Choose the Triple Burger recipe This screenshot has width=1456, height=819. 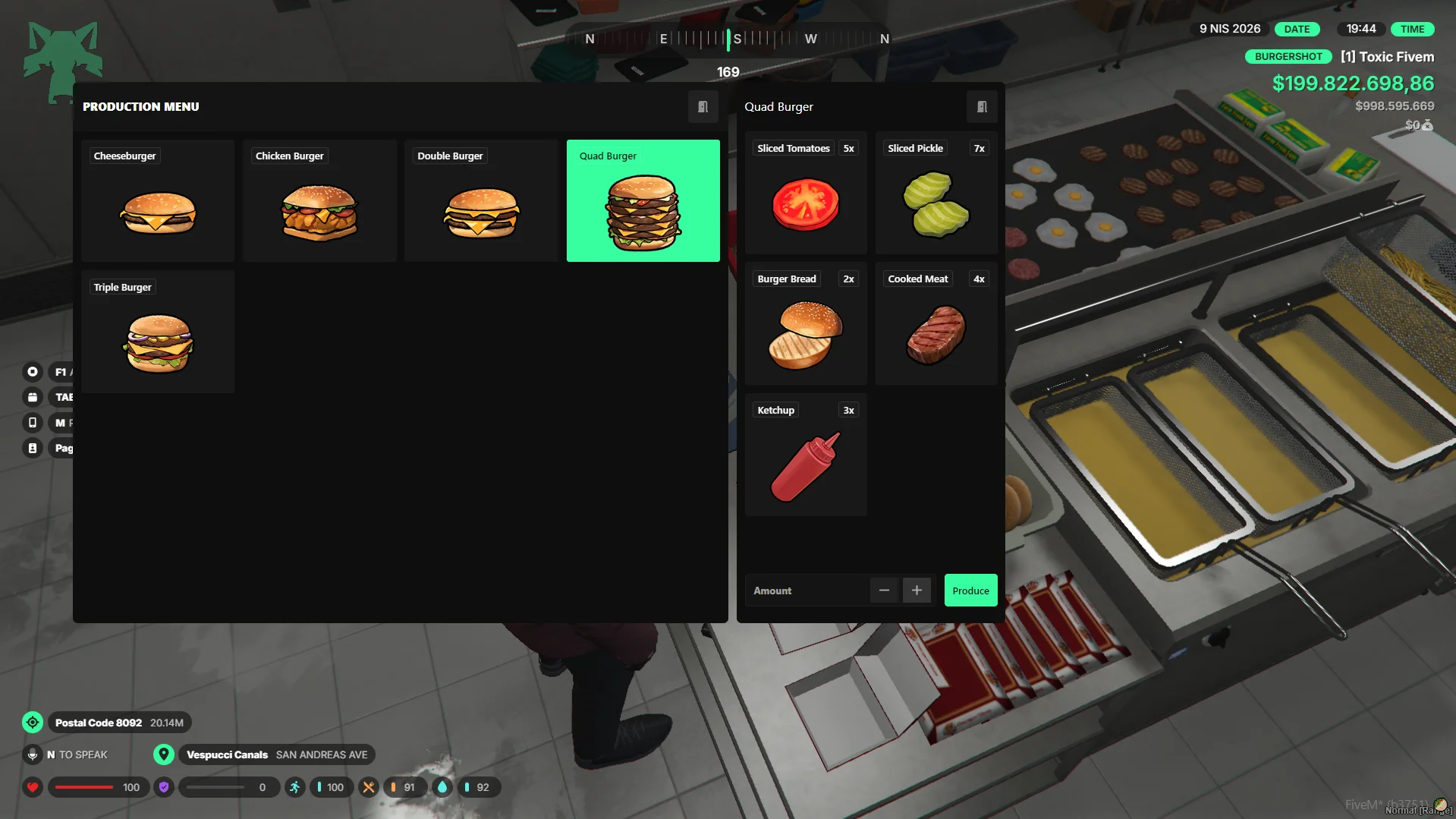(x=158, y=332)
